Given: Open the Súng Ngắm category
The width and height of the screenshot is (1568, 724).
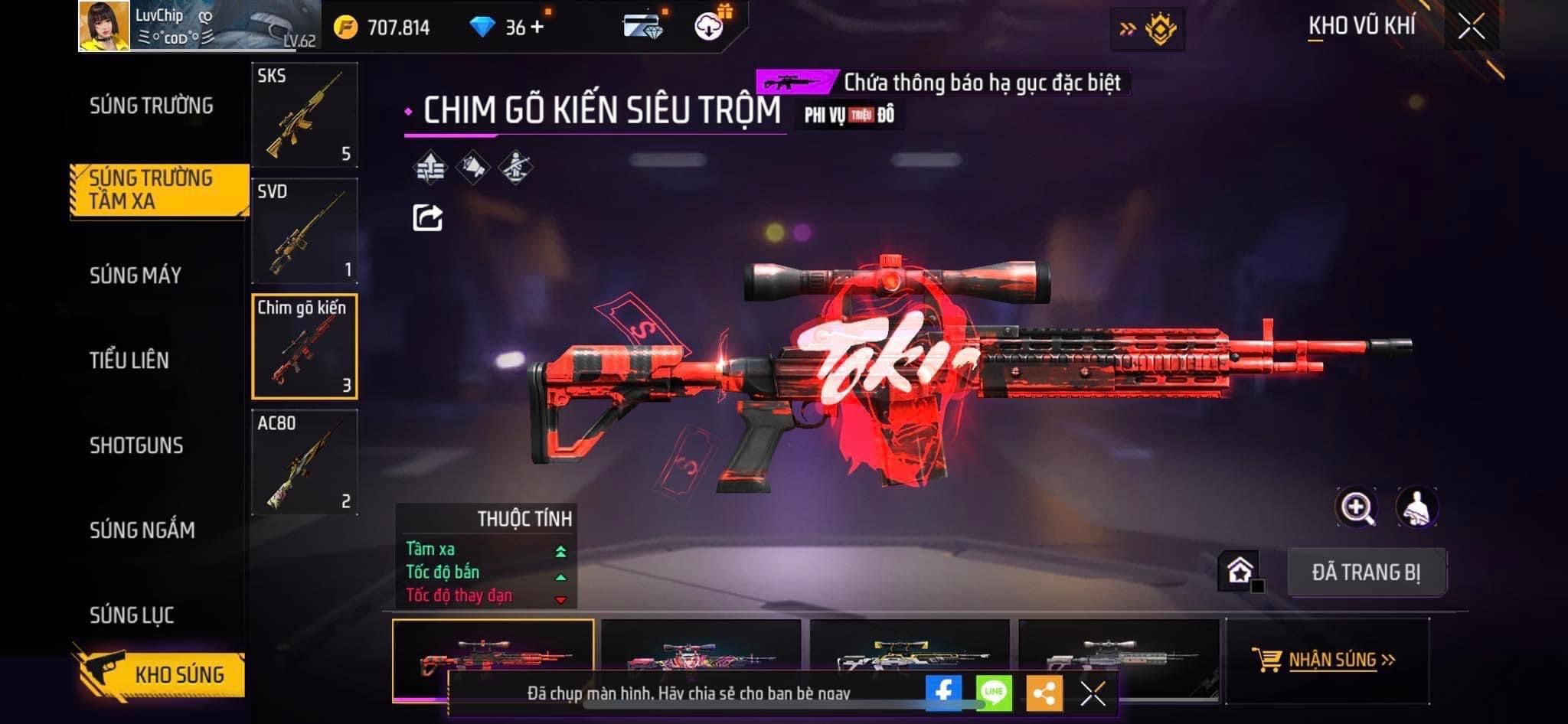Looking at the screenshot, I should click(142, 530).
